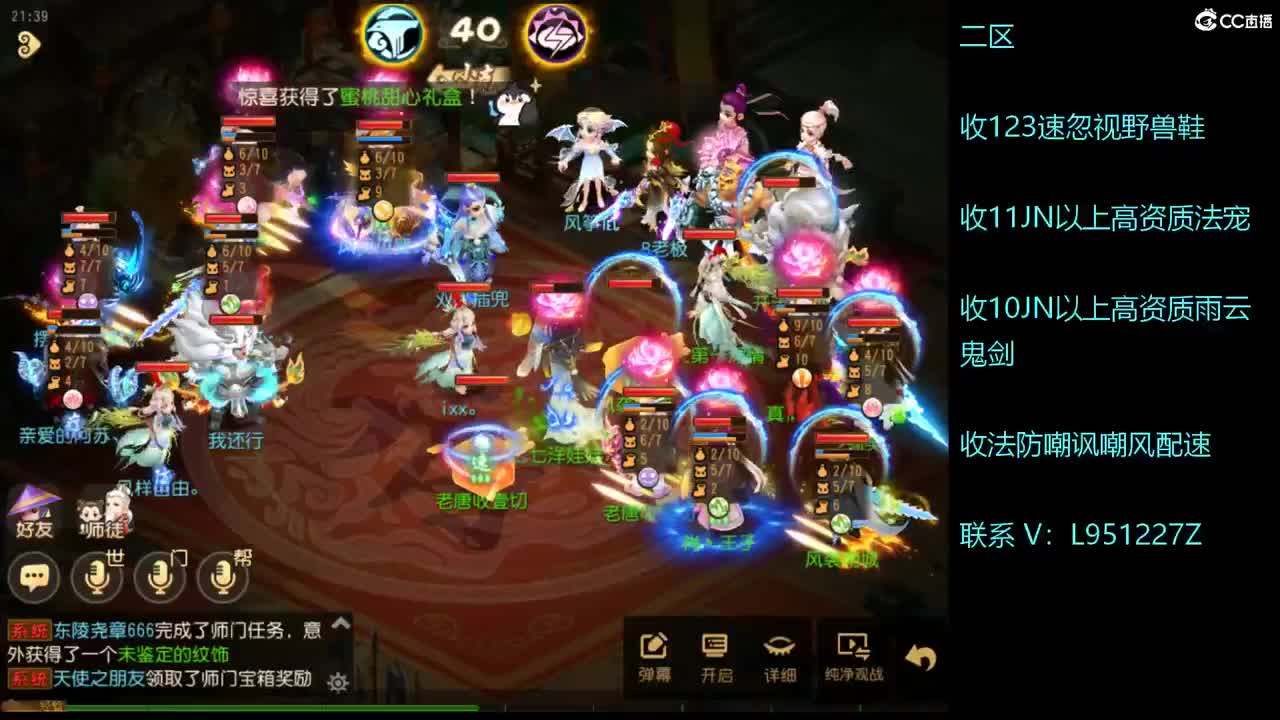Toggle the 帮 guild voice microphone
Screen dimensions: 1280x720
(x=225, y=578)
